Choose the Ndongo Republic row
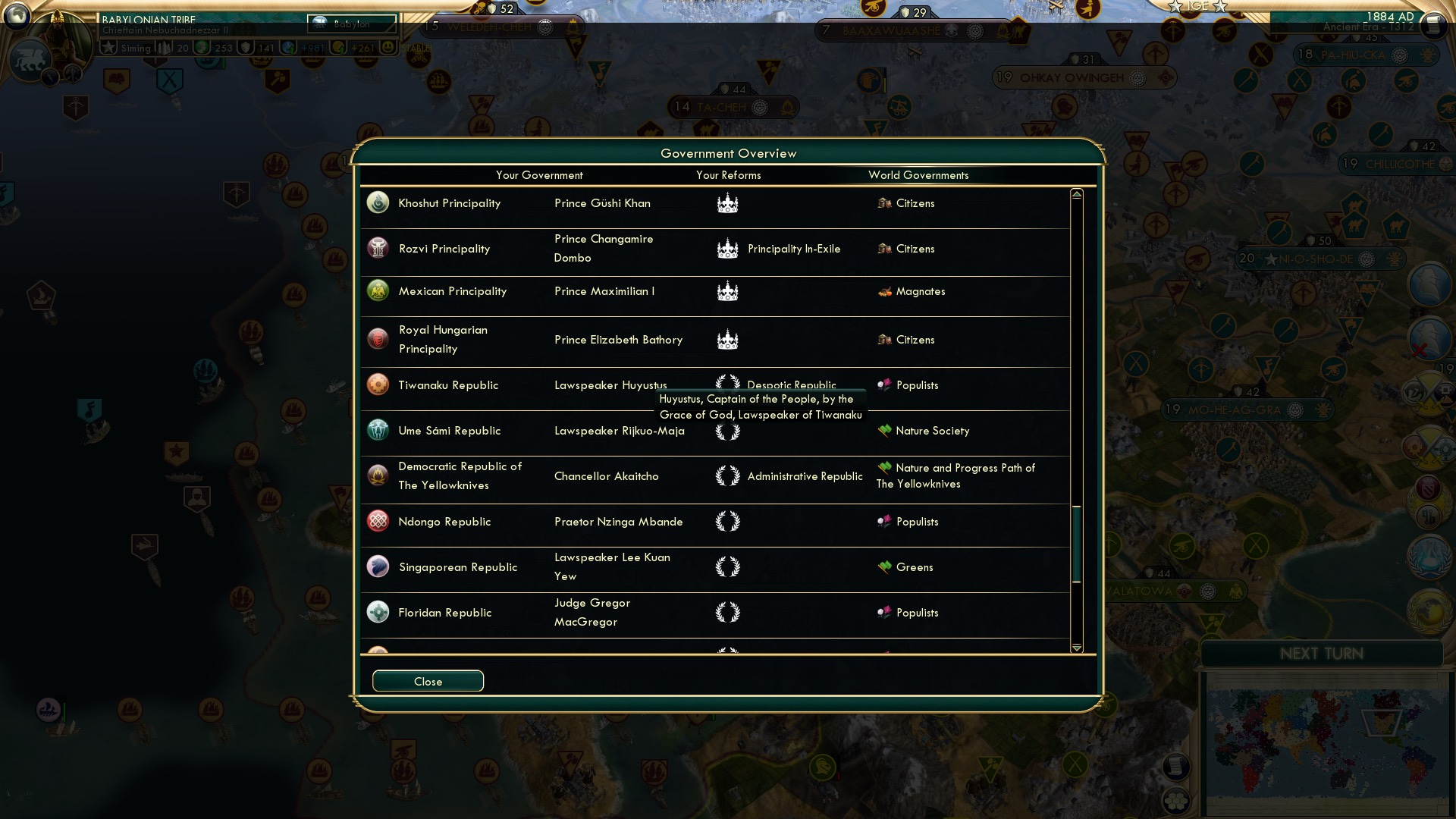 [444, 522]
